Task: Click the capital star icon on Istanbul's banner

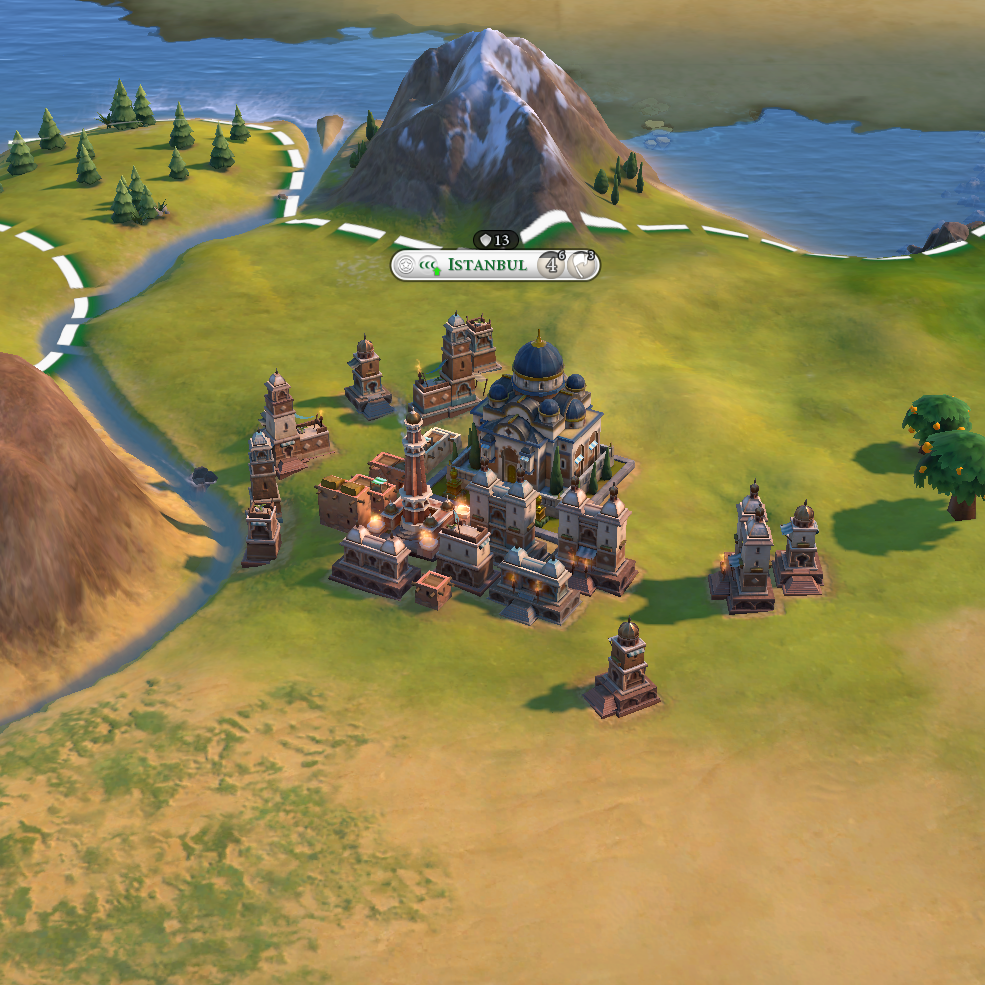Action: point(406,265)
